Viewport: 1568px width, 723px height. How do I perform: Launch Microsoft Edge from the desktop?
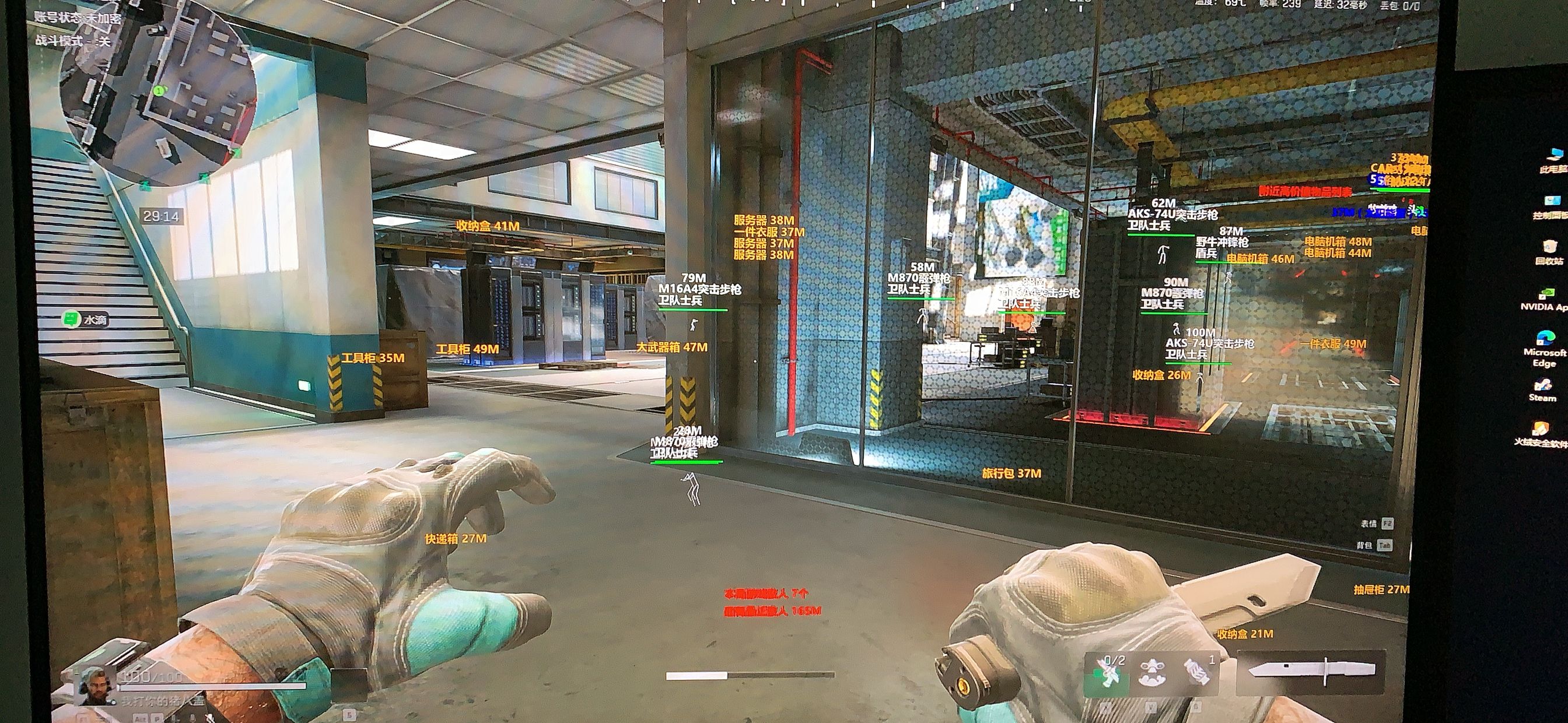pyautogui.click(x=1543, y=348)
